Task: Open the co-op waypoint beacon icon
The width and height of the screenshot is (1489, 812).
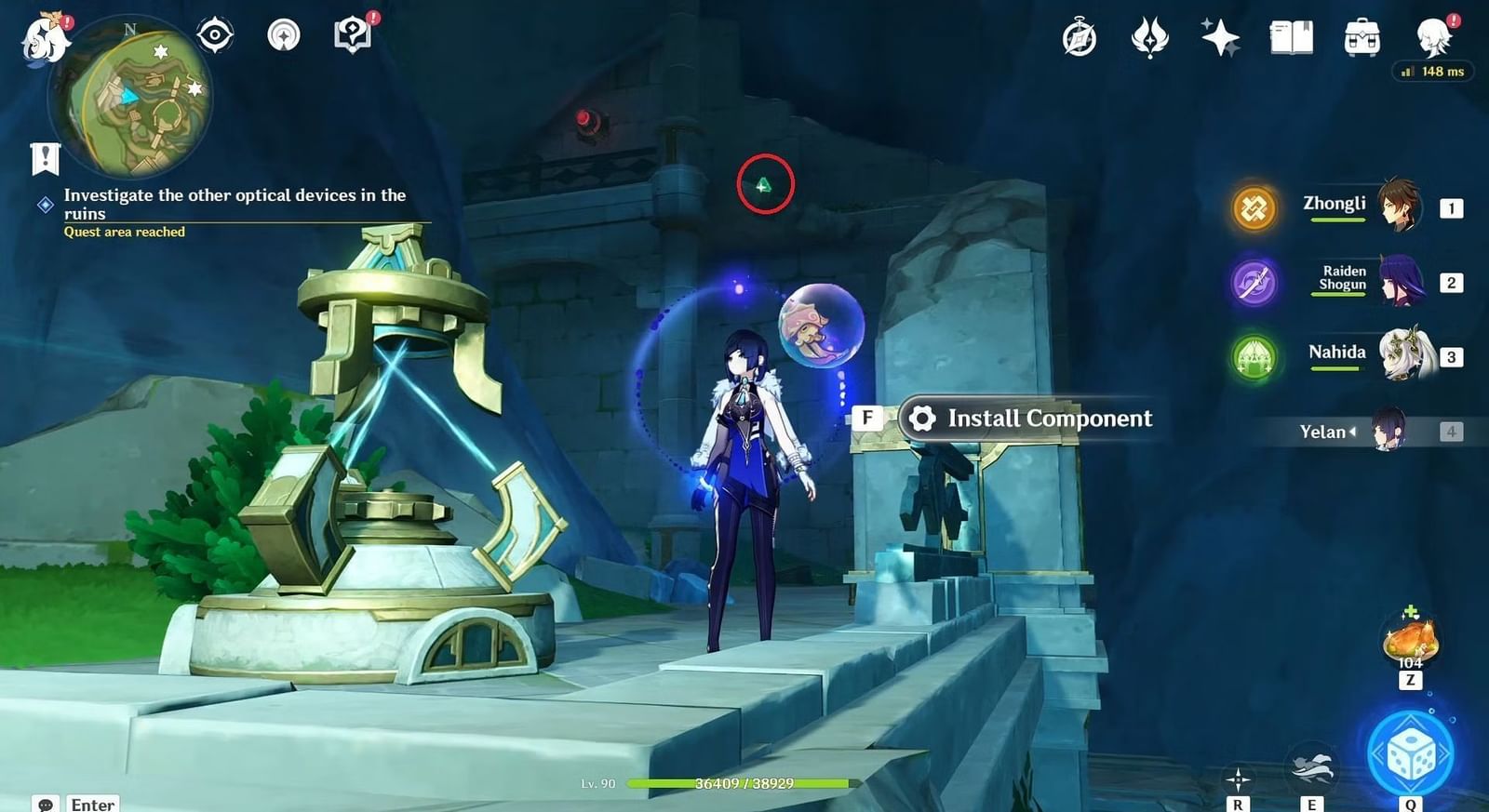Action: pos(284,35)
